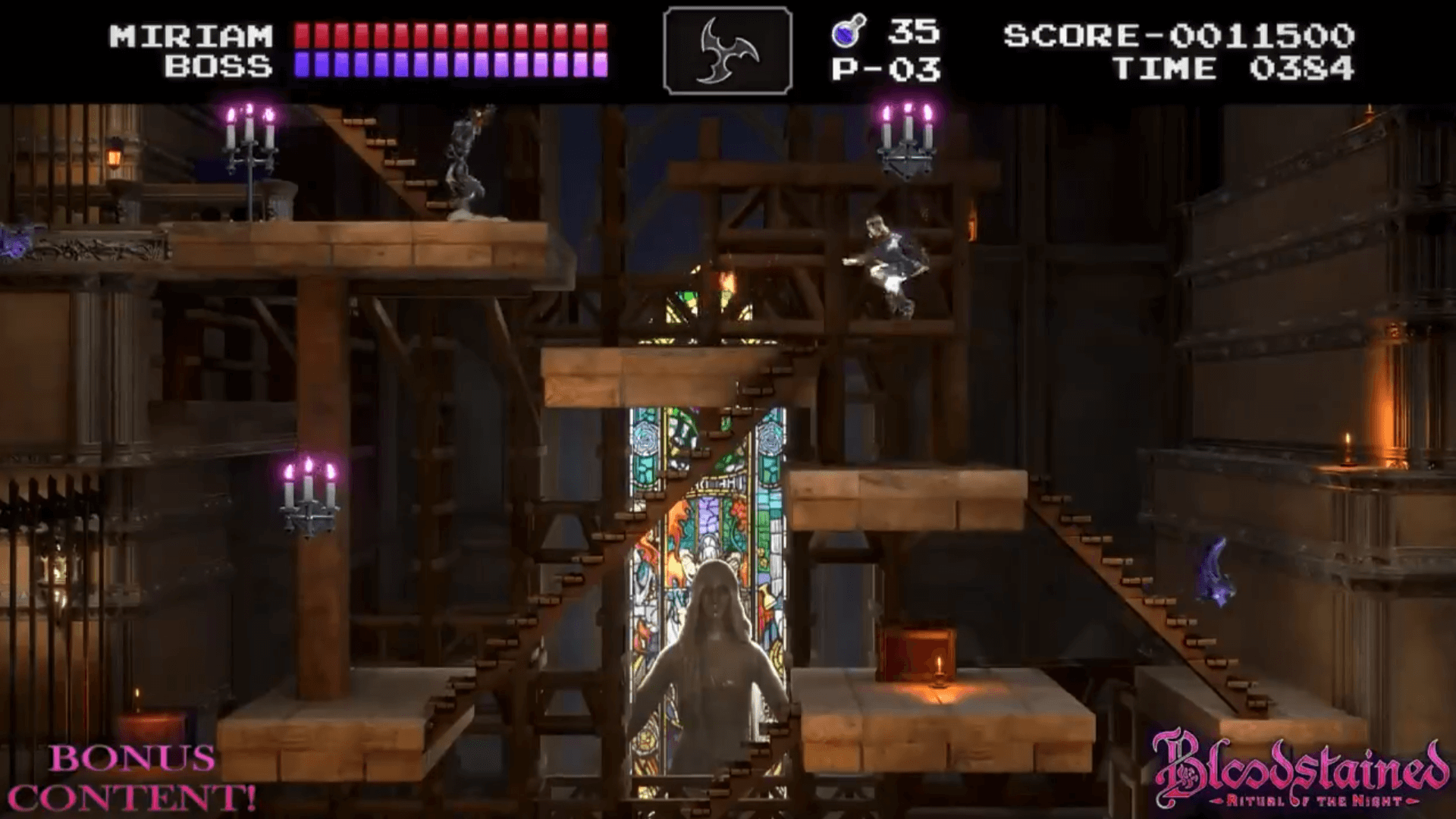Select the BOSS name label
Viewport: 1456px width, 819px height.
click(216, 67)
